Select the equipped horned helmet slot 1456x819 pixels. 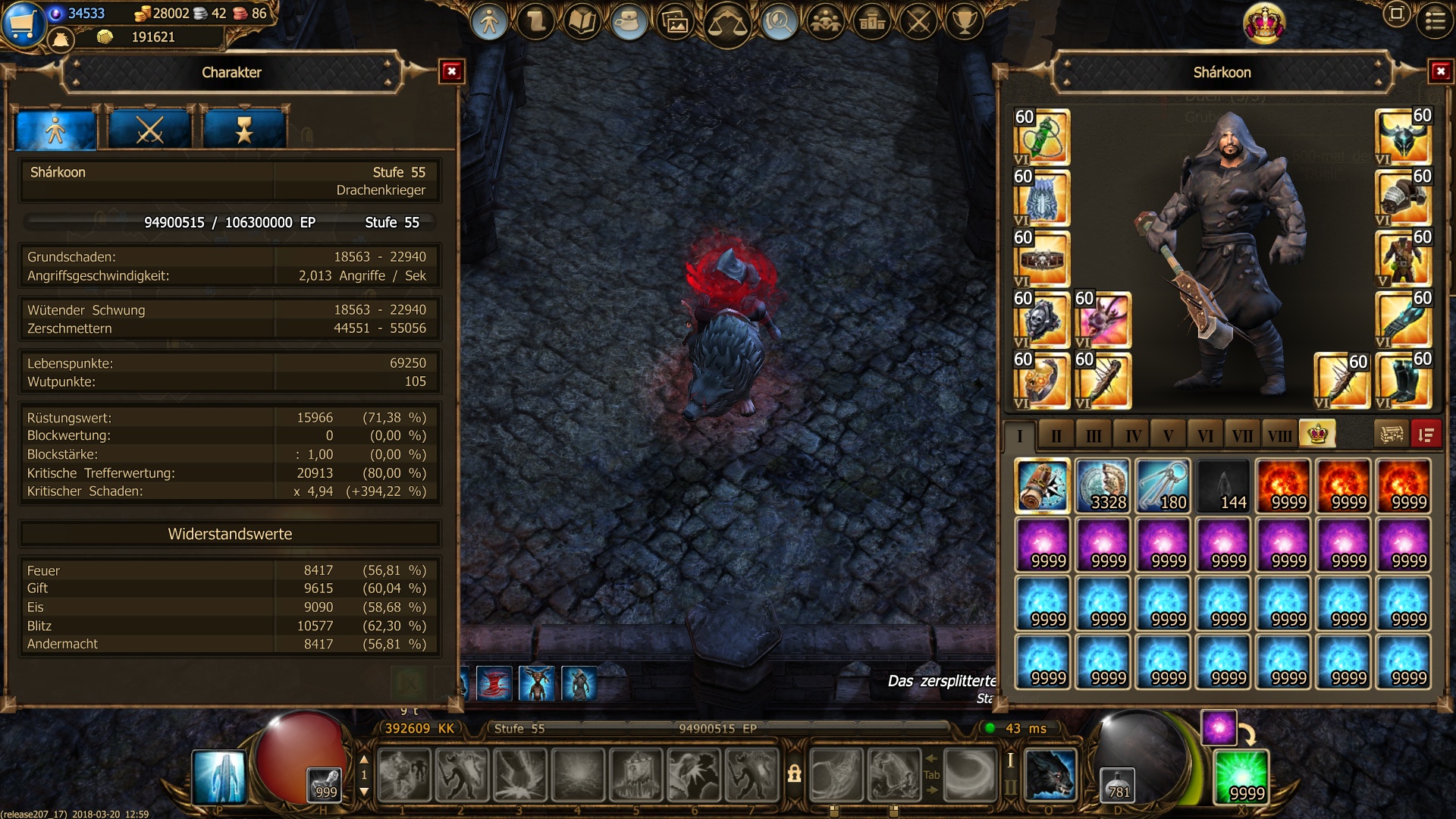[1402, 137]
